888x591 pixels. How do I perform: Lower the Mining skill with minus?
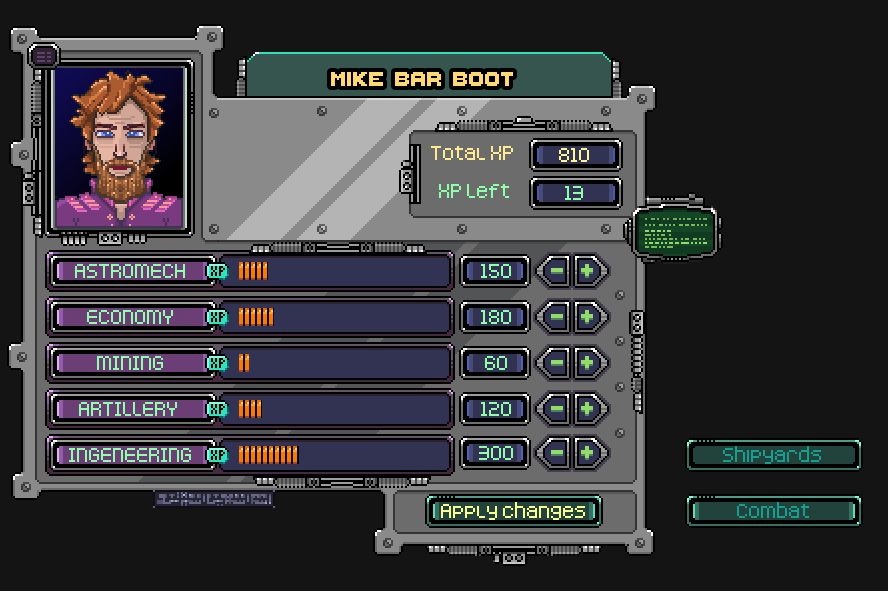click(556, 363)
